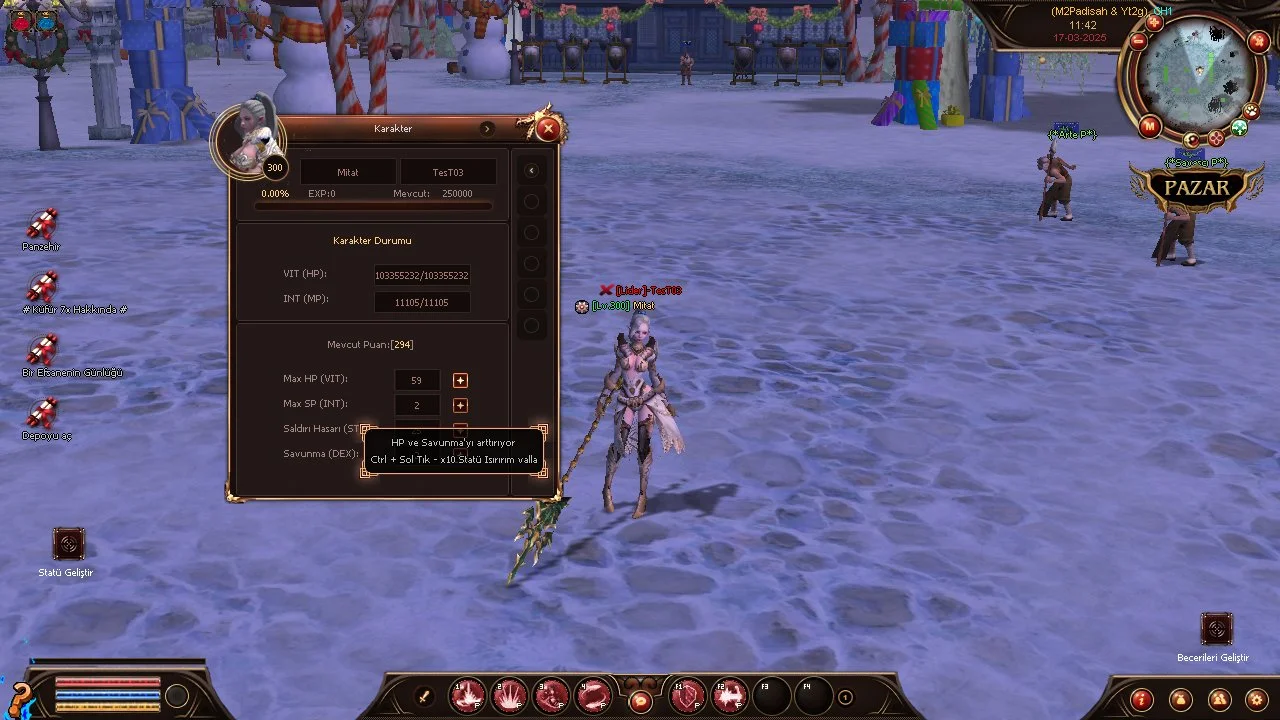Open the Panzehir quest scroll
The height and width of the screenshot is (720, 1280).
click(x=42, y=225)
